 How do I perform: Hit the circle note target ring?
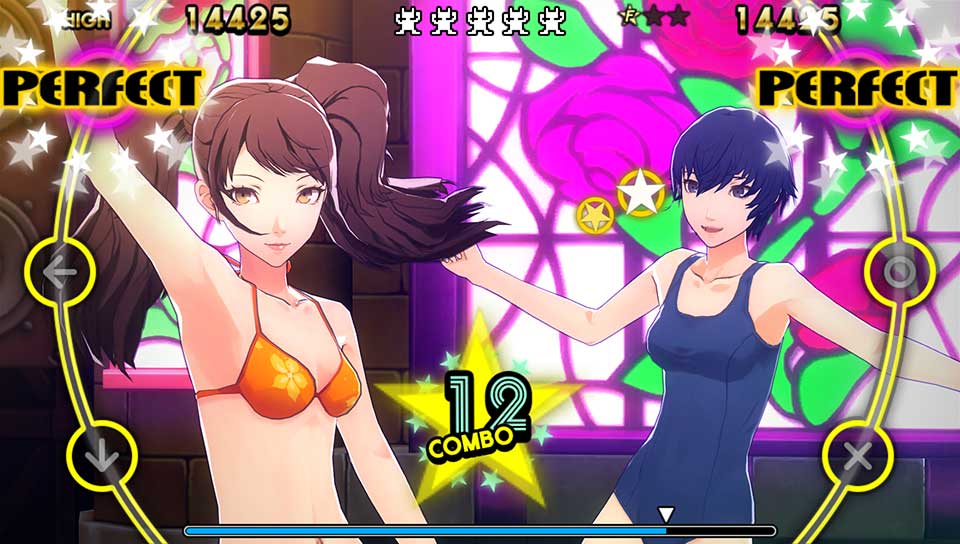pos(899,271)
